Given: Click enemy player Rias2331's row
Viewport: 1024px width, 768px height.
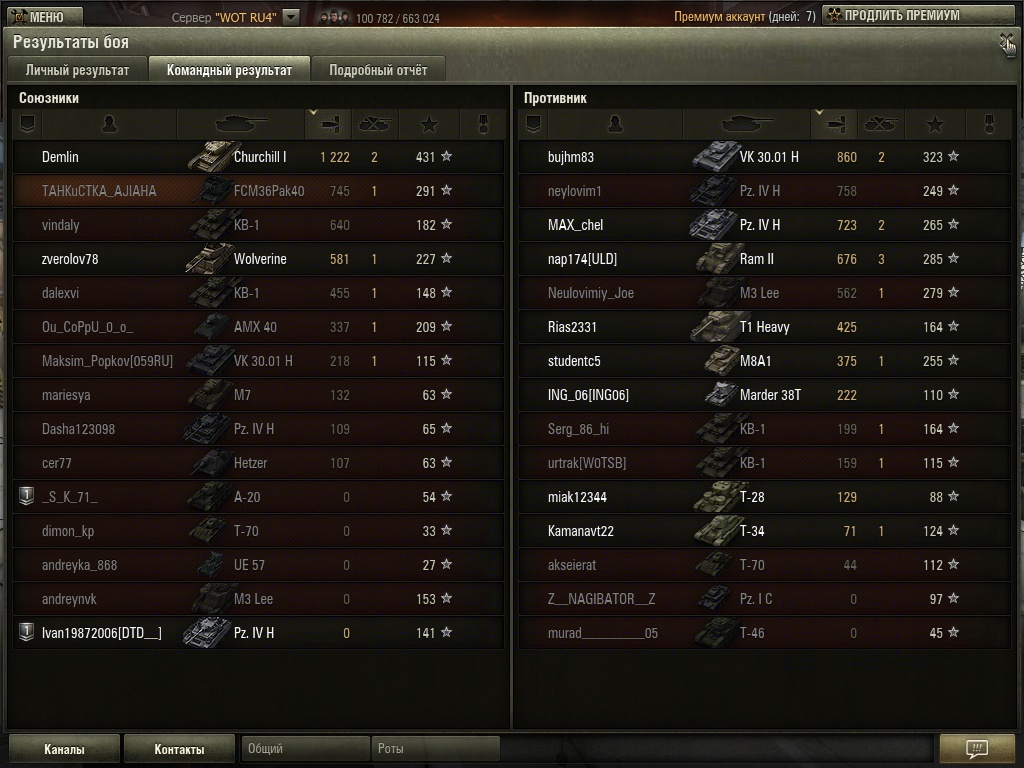Looking at the screenshot, I should point(764,327).
